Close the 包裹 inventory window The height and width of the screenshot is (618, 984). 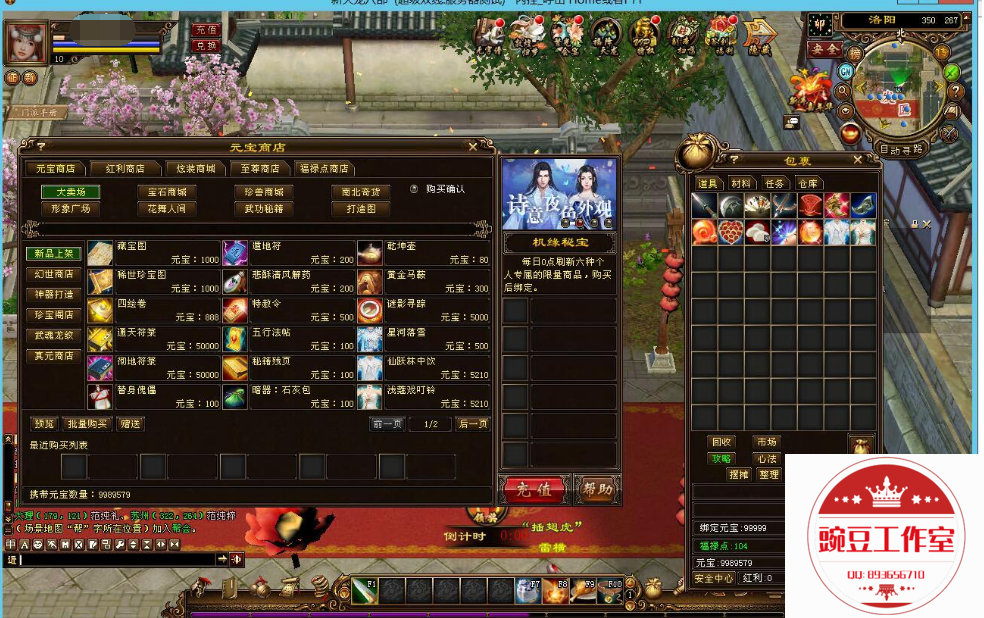coord(858,160)
